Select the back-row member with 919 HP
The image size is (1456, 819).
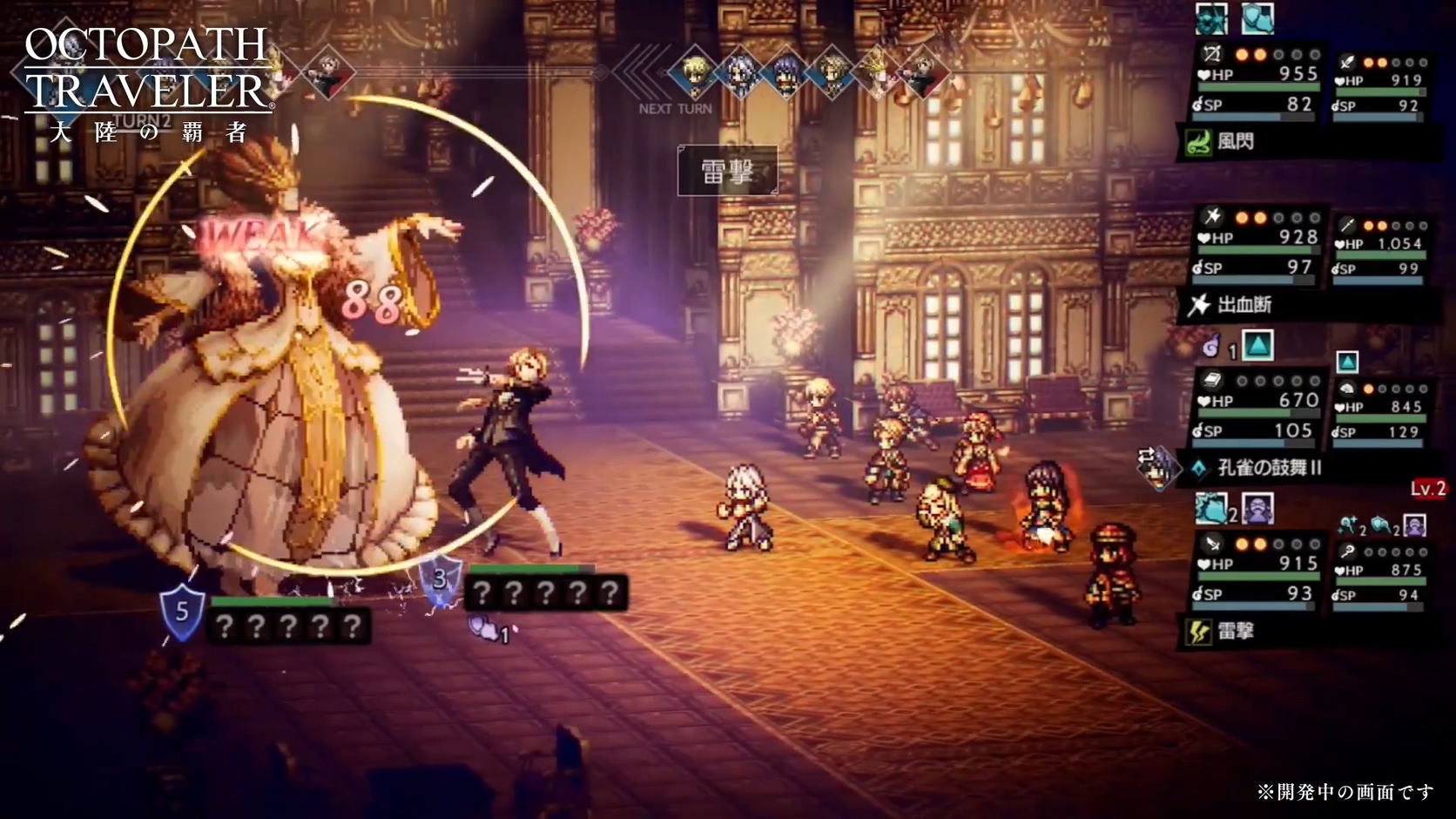(x=1380, y=86)
